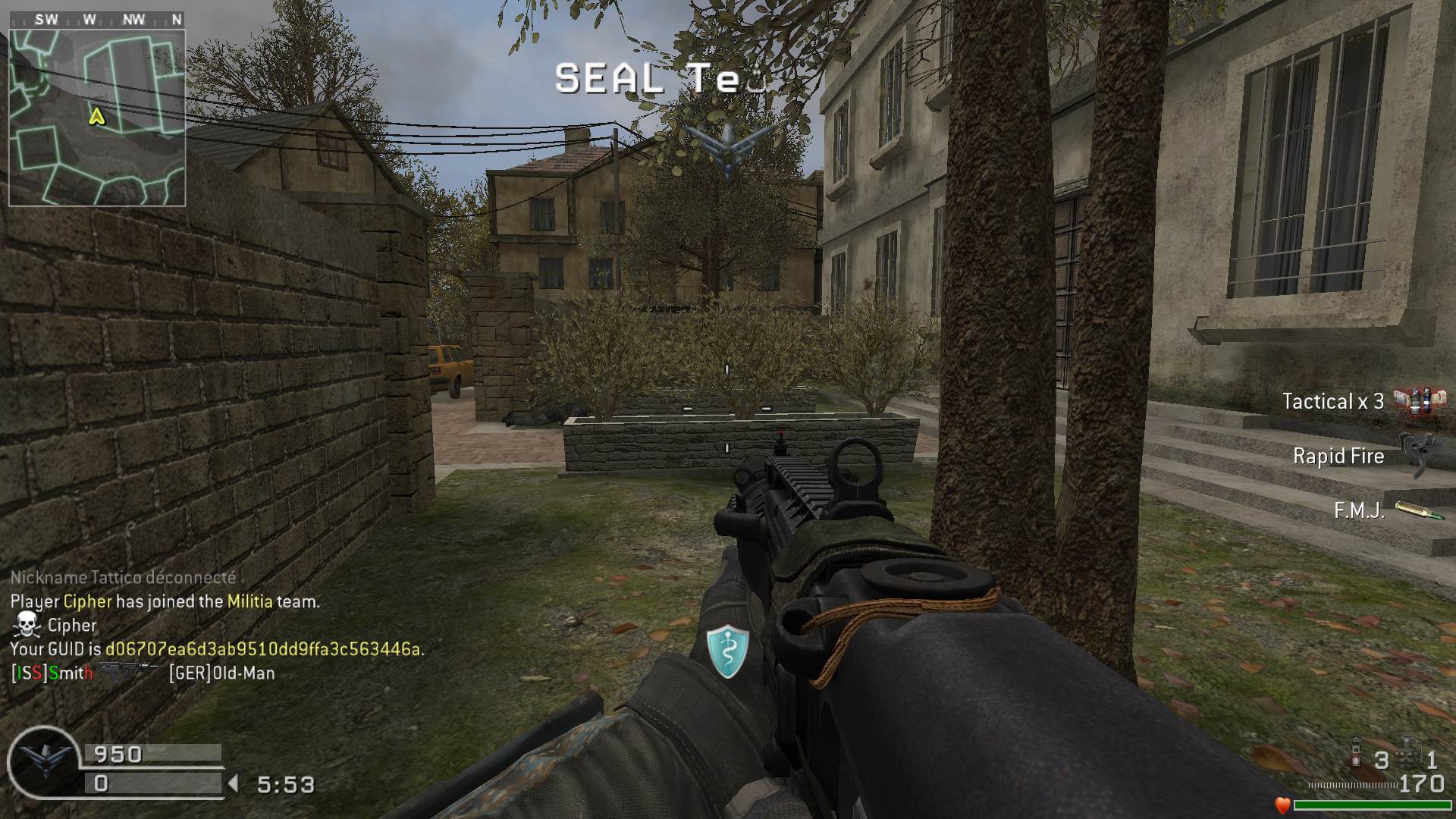
Task: Select the yellow player arrow on minimap
Action: [96, 117]
